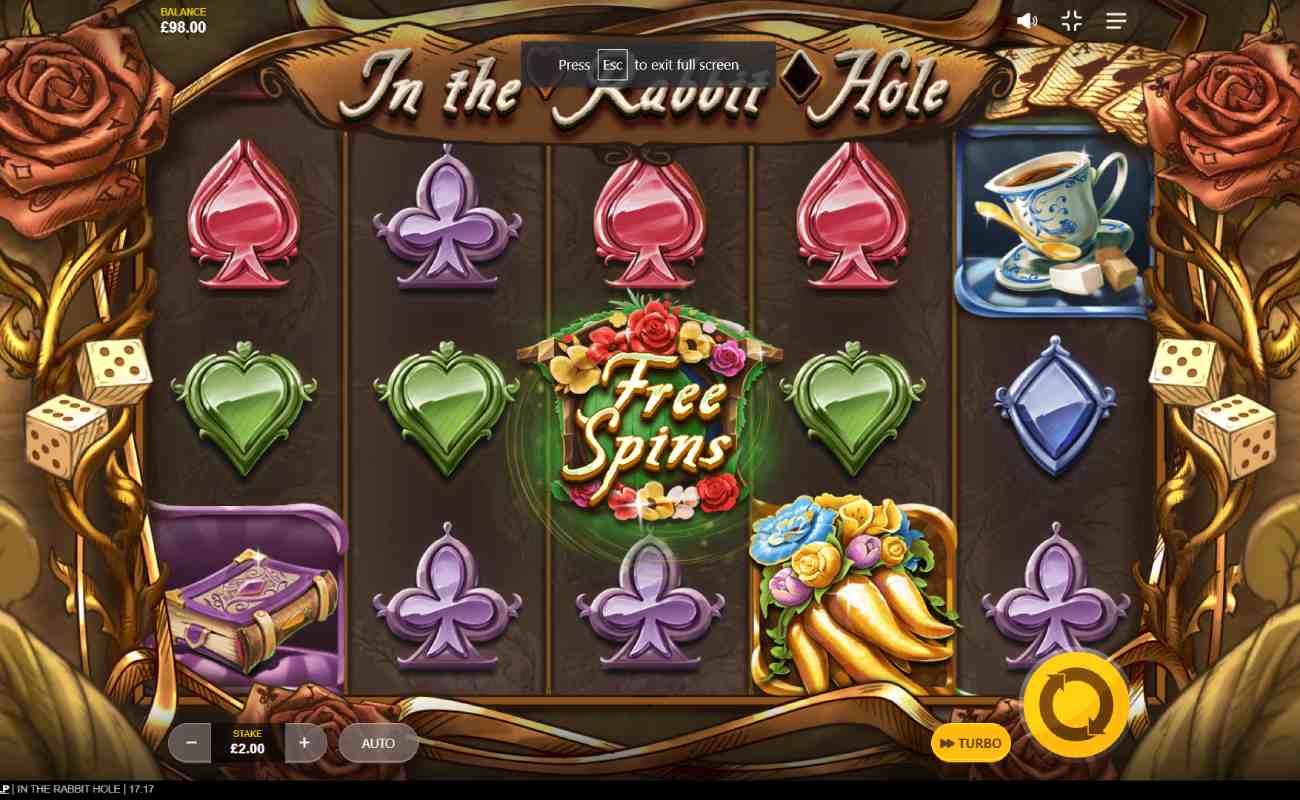Click the green heart on reel four
This screenshot has width=1300, height=800.
click(852, 410)
